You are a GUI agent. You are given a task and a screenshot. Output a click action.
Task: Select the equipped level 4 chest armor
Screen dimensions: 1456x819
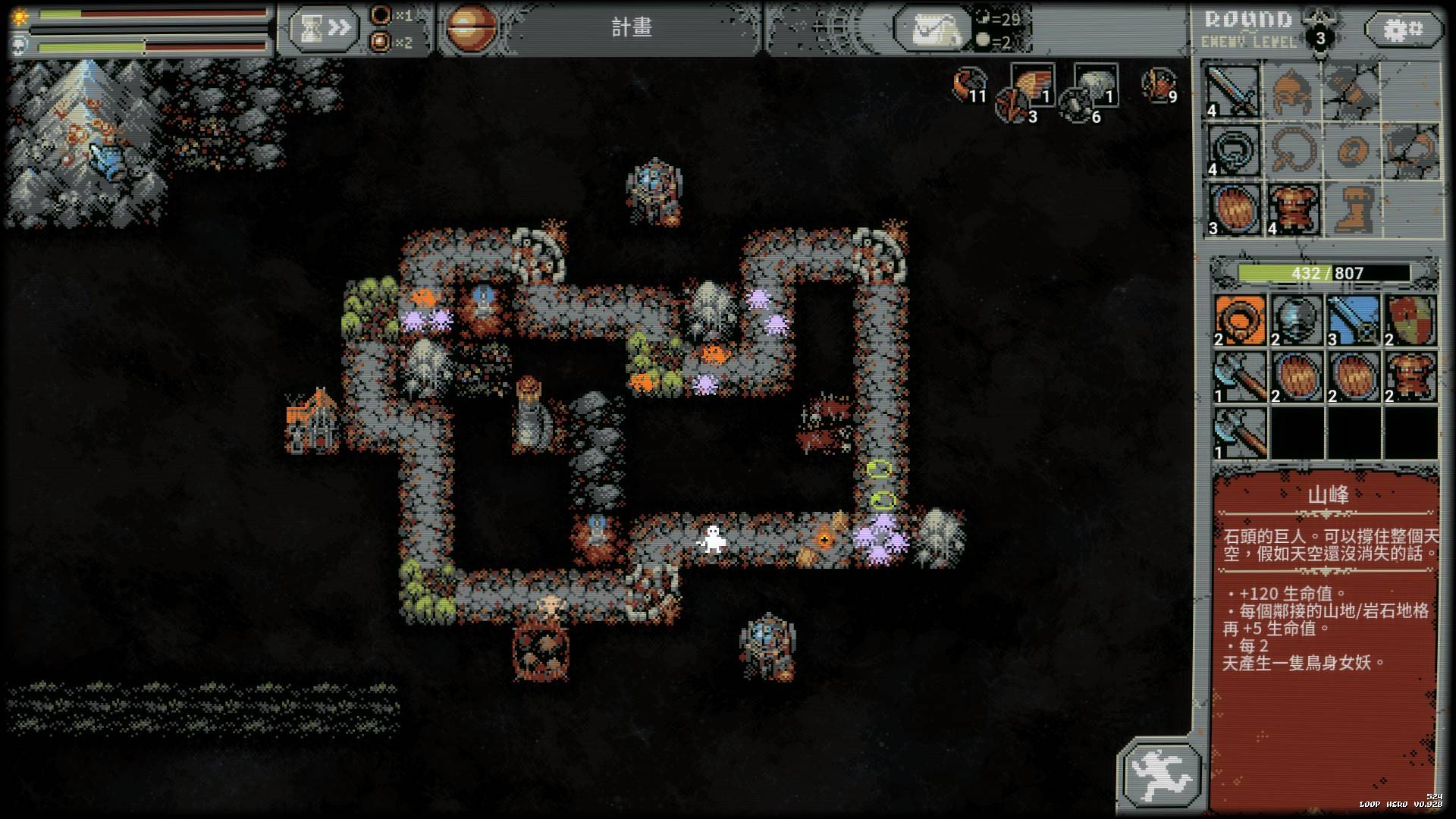[1291, 209]
